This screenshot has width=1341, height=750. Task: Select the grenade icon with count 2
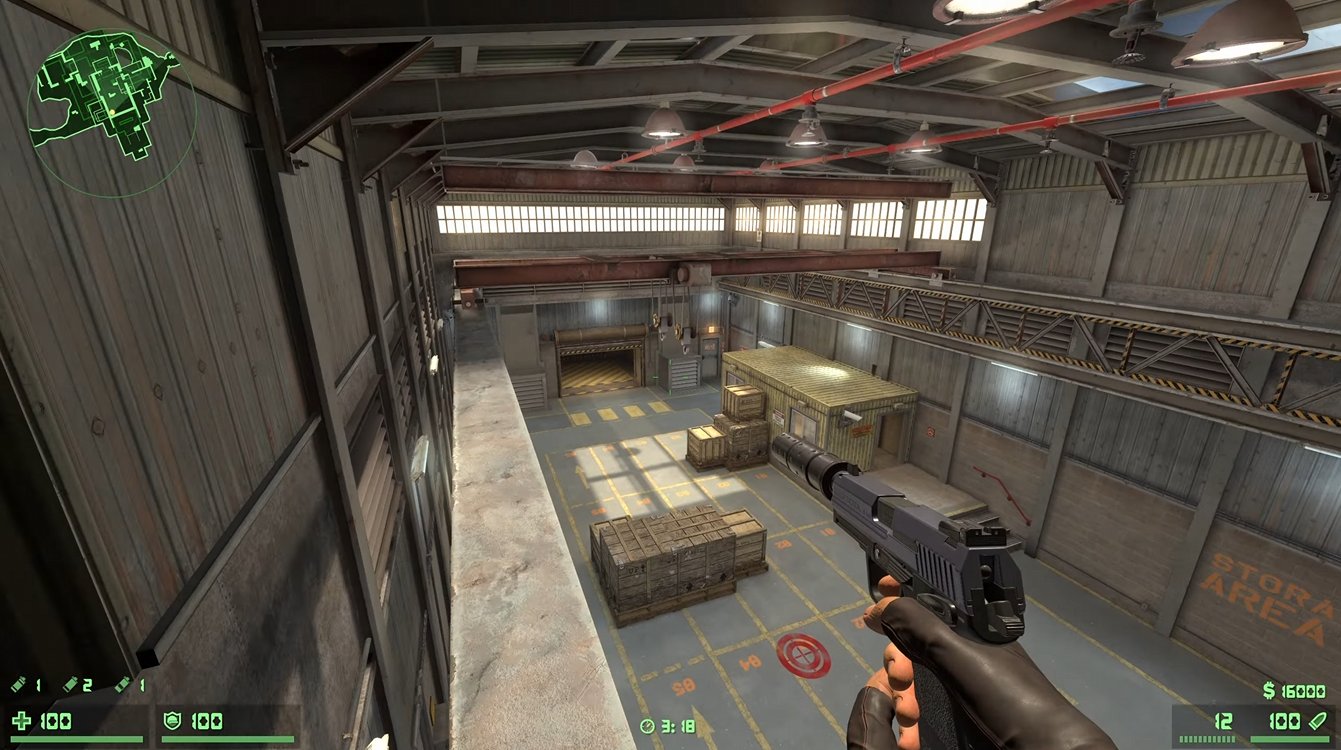pos(71,685)
